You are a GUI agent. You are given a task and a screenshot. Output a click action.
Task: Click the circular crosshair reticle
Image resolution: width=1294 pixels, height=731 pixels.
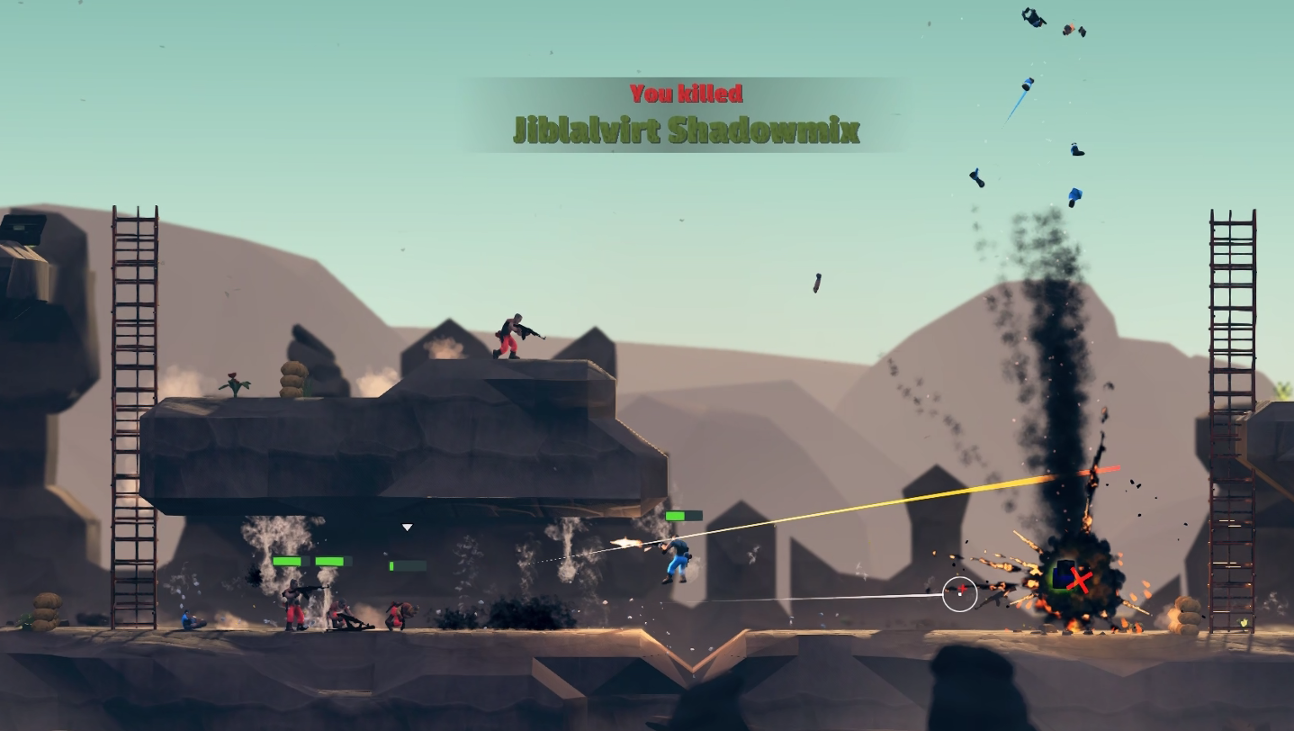[x=962, y=592]
